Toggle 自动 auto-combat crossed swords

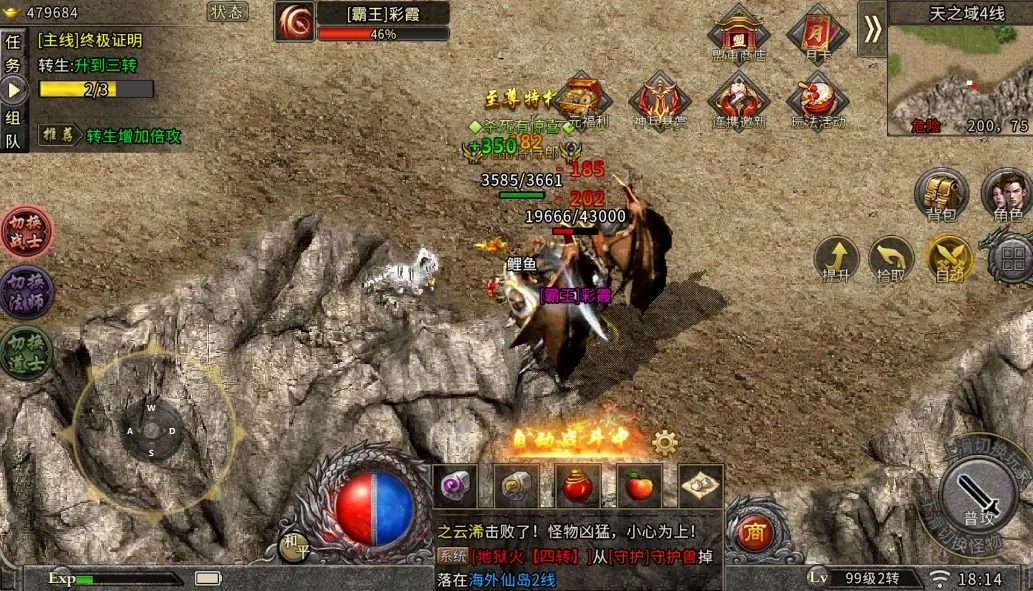tap(949, 257)
